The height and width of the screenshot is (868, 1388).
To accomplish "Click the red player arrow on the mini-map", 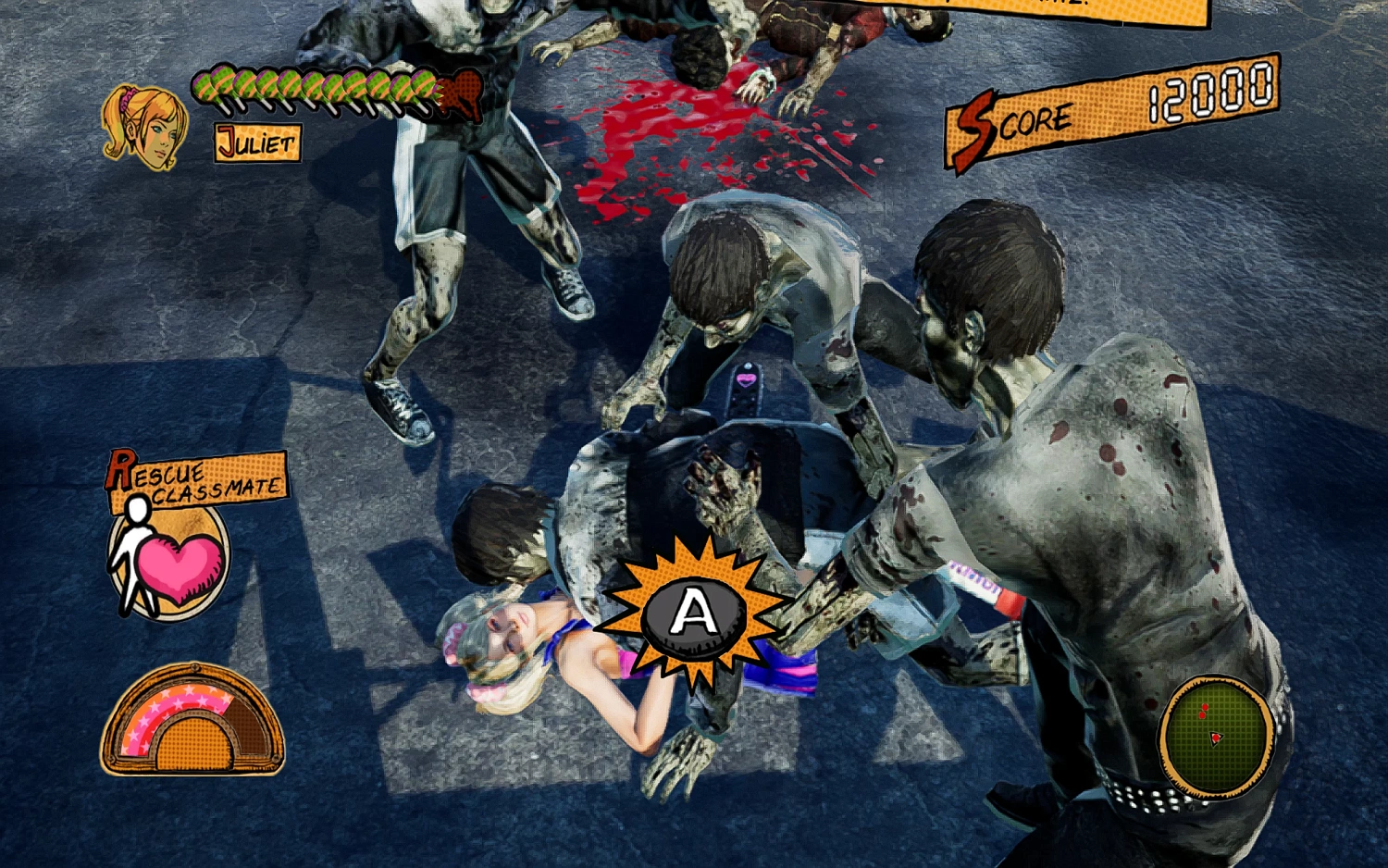I will point(1216,738).
